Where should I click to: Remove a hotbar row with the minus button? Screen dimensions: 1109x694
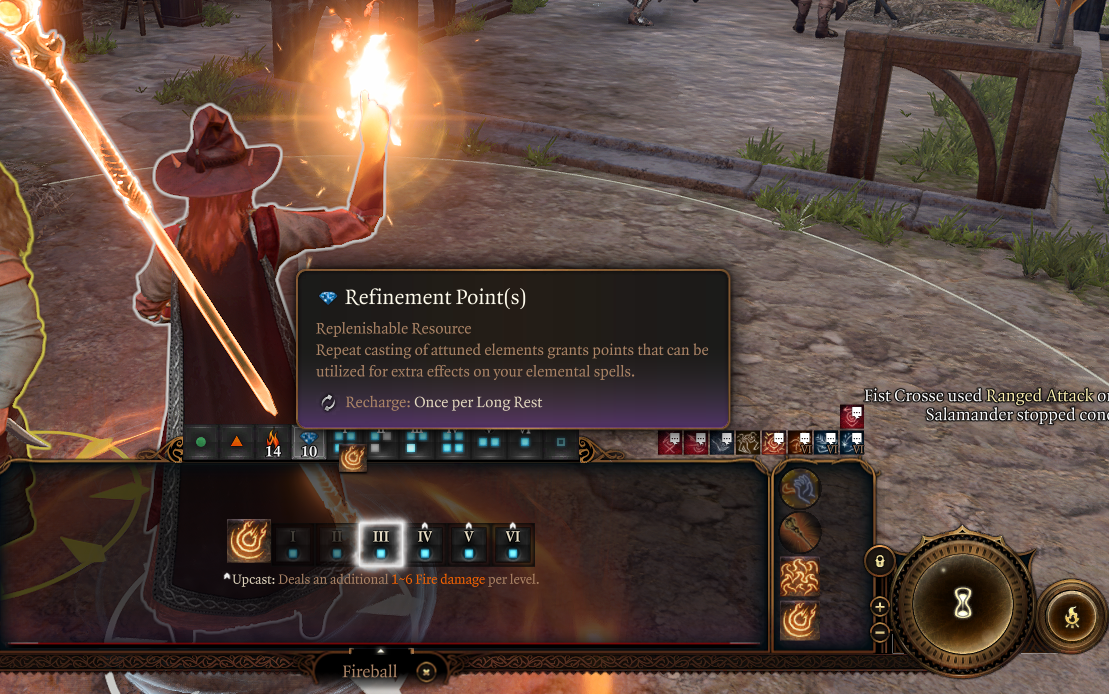[x=880, y=632]
